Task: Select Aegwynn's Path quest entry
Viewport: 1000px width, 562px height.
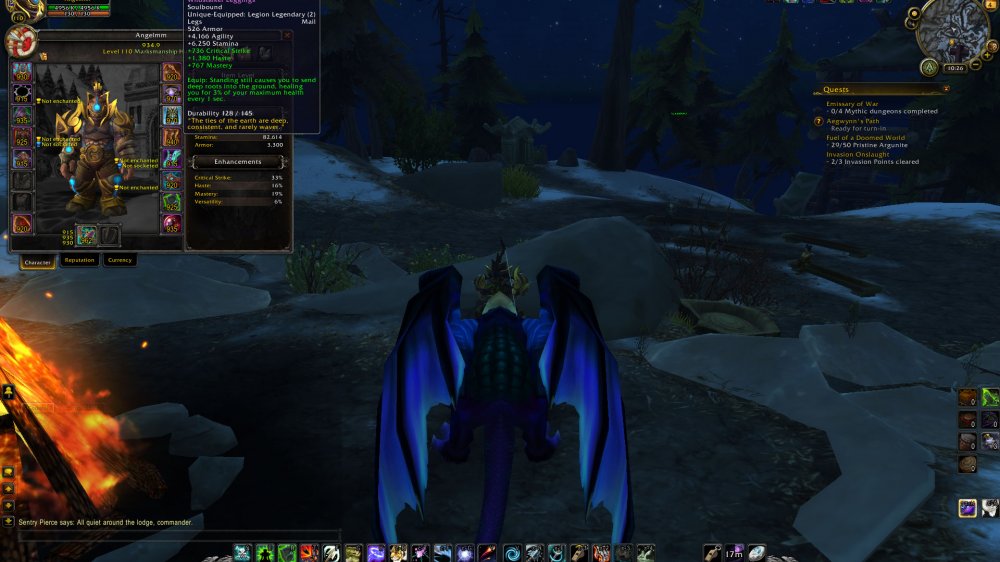Action: 858,120
